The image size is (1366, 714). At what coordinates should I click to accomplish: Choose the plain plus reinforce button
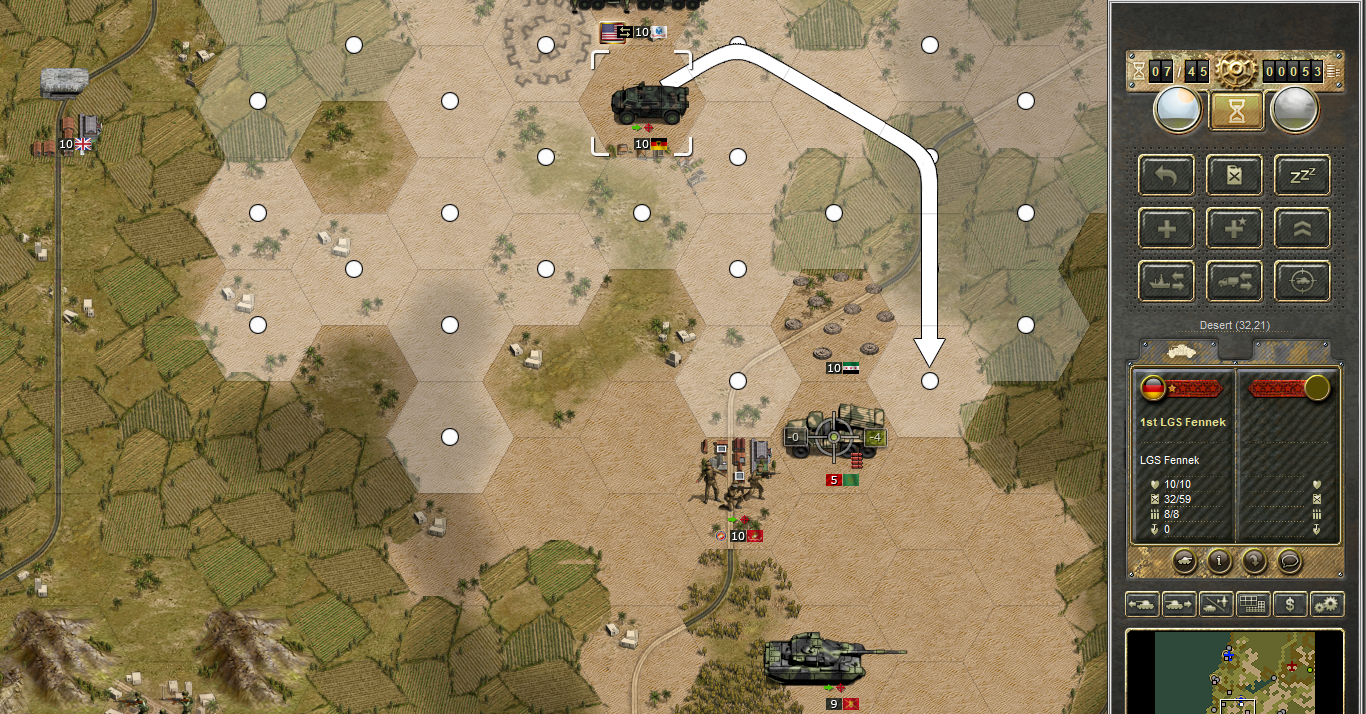click(1166, 229)
